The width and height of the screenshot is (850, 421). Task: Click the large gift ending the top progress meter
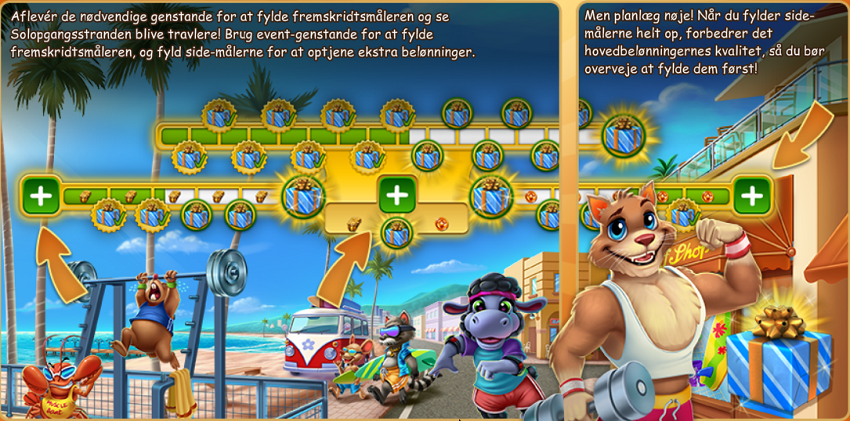pyautogui.click(x=622, y=136)
